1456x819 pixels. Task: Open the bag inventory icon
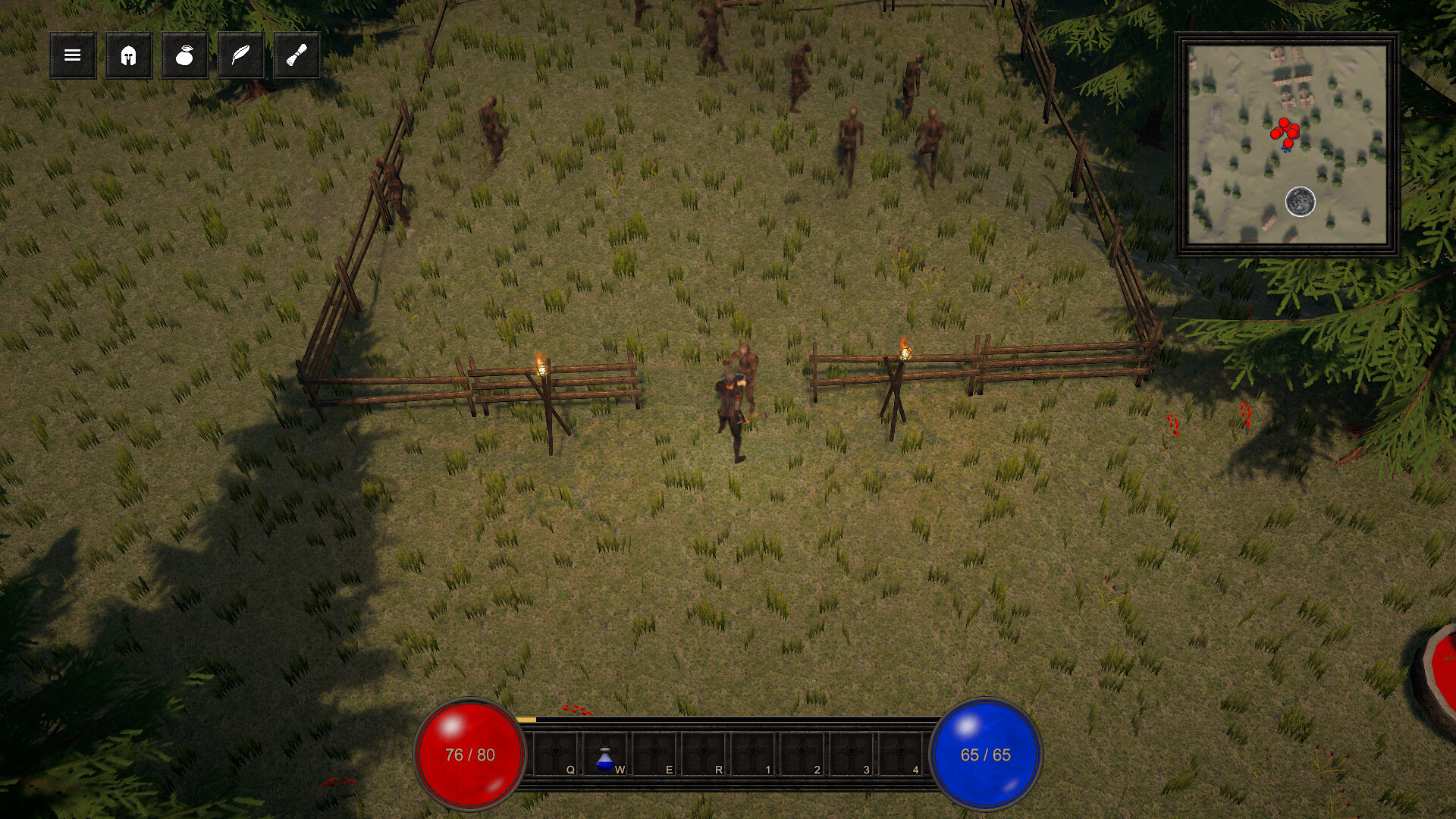tap(184, 55)
